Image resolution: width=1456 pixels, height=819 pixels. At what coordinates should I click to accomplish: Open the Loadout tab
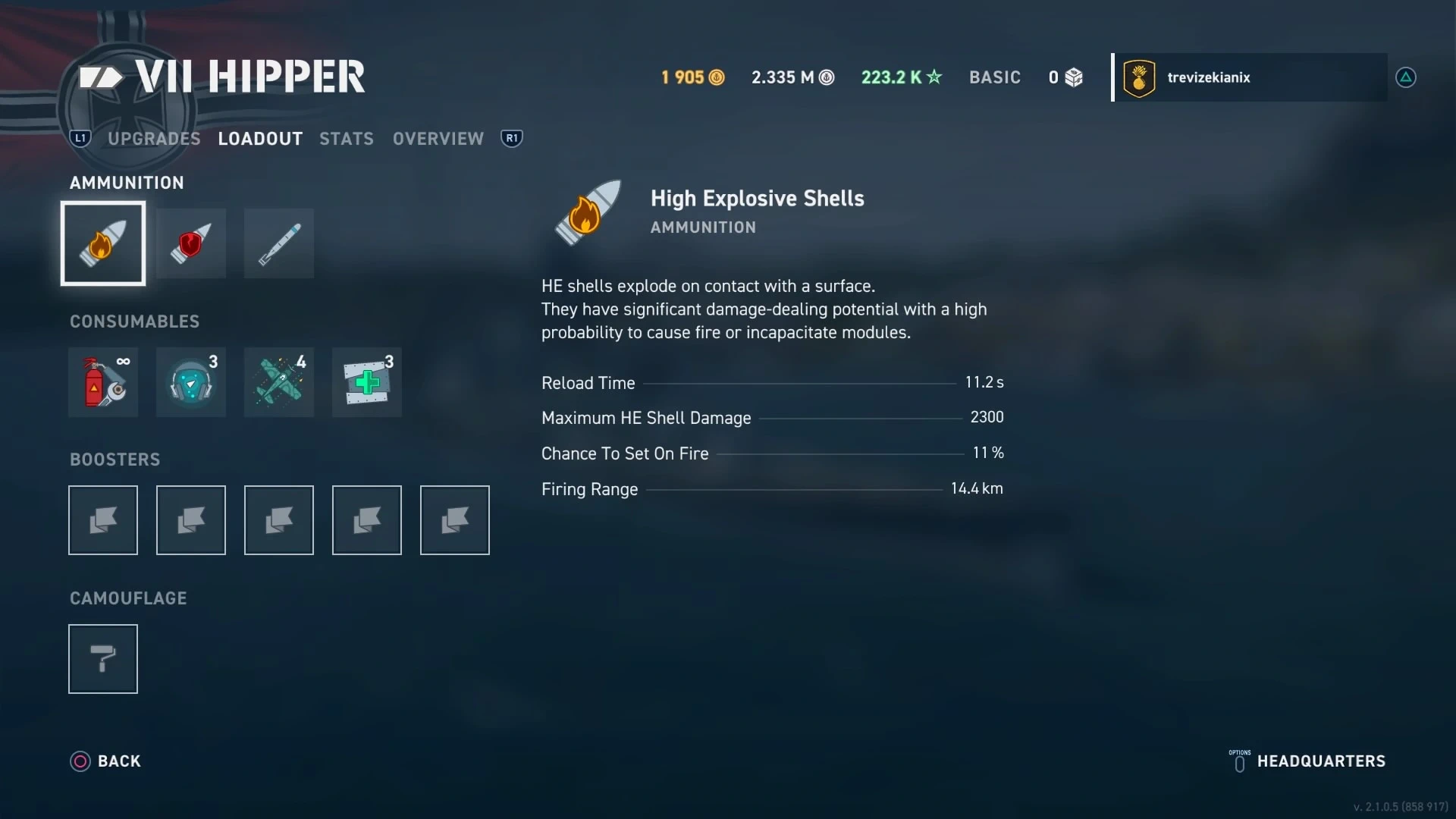pos(260,139)
